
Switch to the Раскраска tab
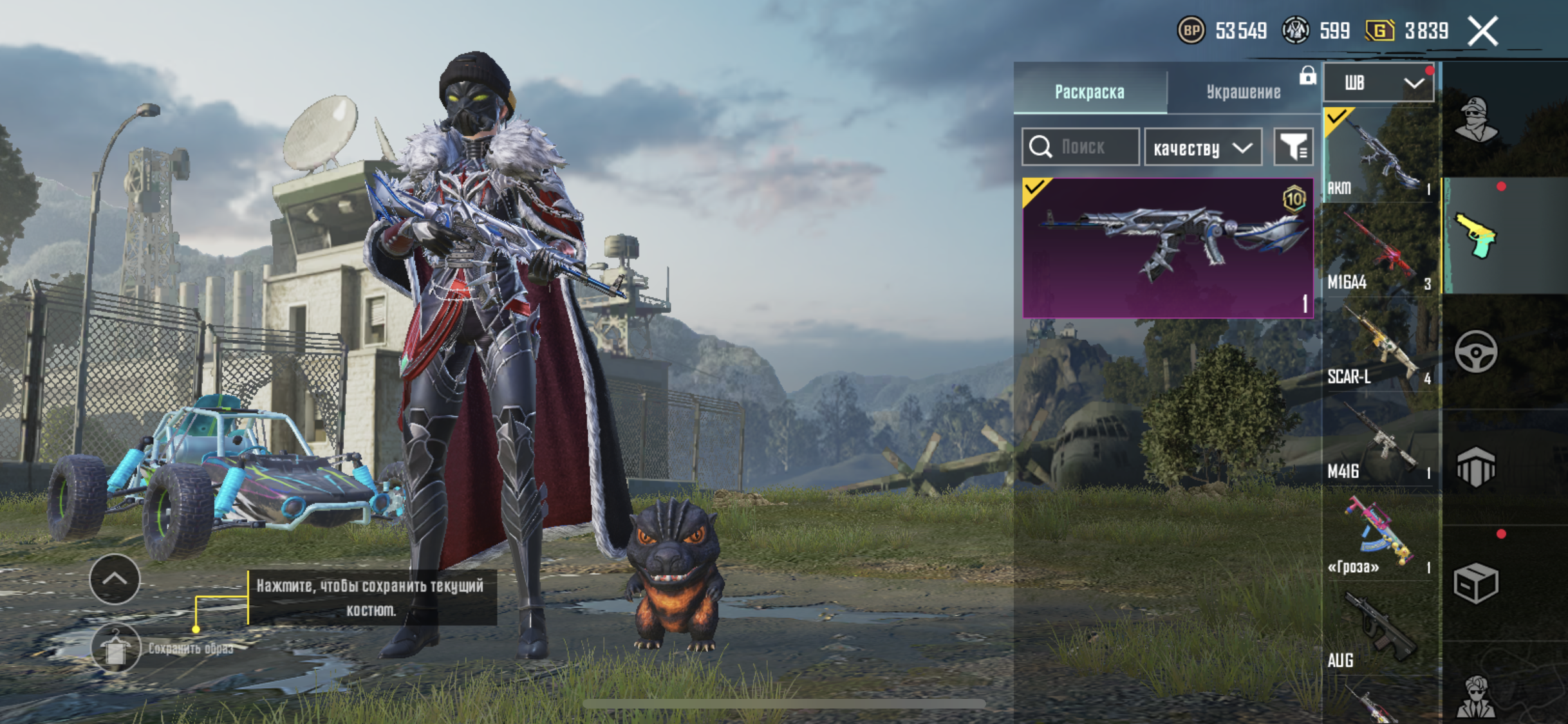[1089, 91]
